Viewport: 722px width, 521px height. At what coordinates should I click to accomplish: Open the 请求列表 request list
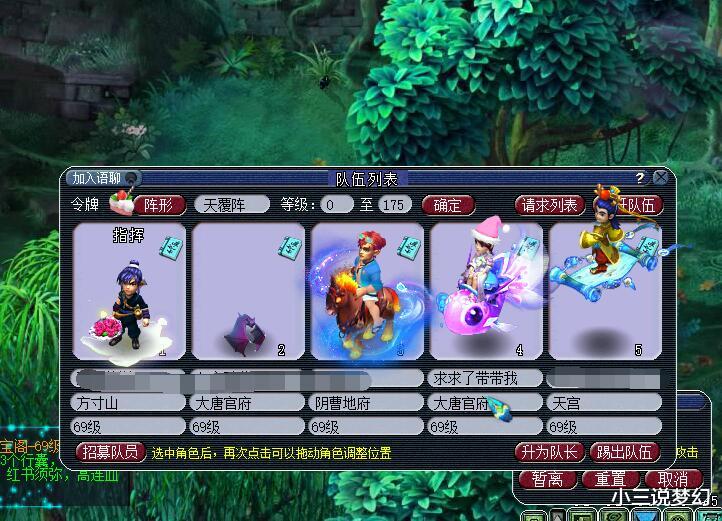(549, 205)
